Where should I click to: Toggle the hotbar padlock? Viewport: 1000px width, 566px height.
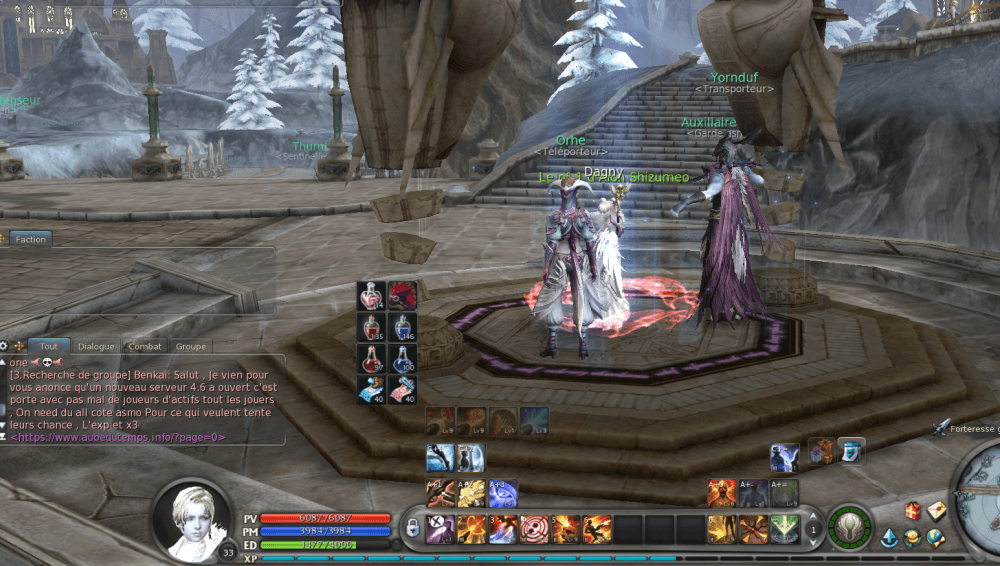pyautogui.click(x=412, y=527)
